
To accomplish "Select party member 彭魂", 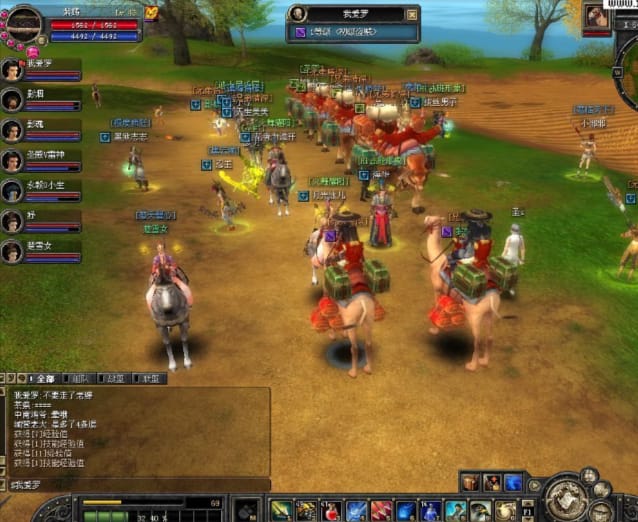I will pos(12,130).
